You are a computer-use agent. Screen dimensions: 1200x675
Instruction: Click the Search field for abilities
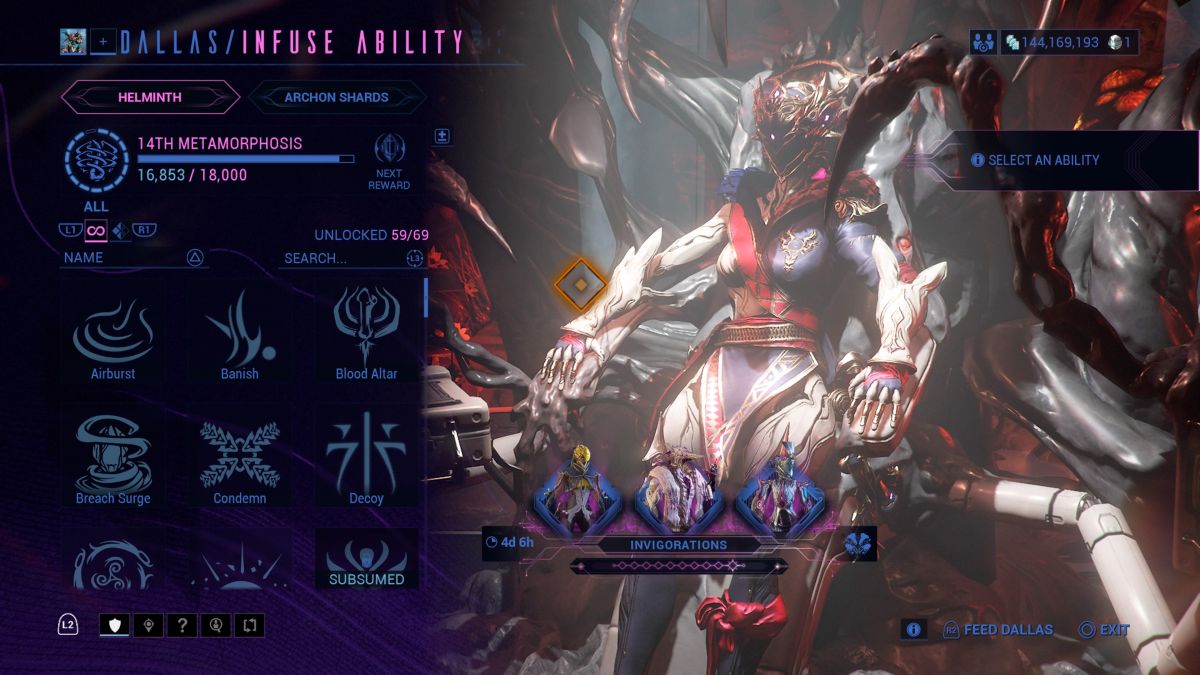343,258
